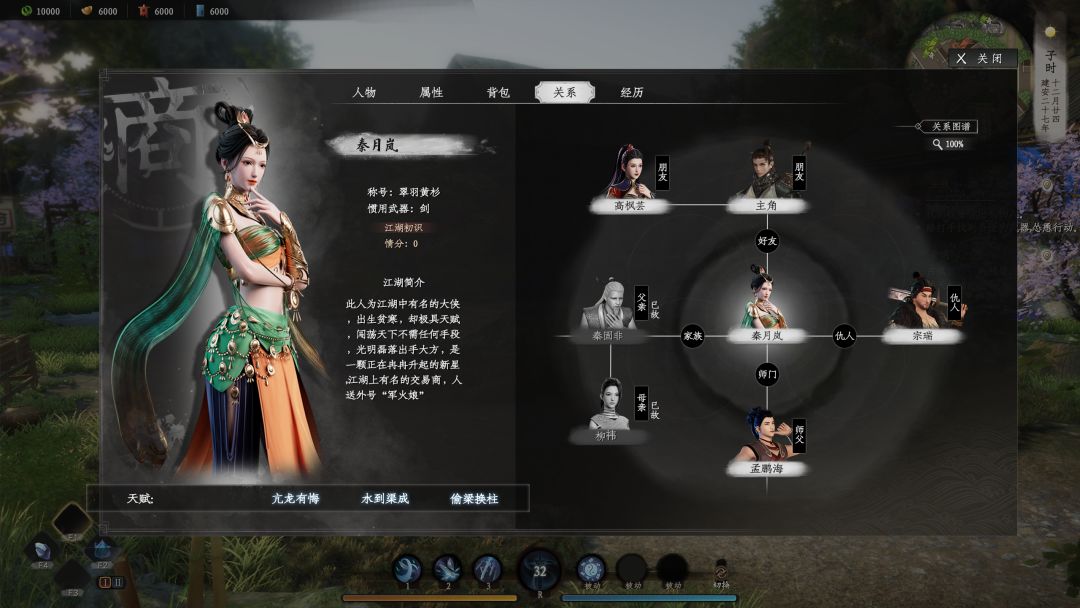
Task: Click the central 秦月岚 portrait node
Action: pos(767,300)
